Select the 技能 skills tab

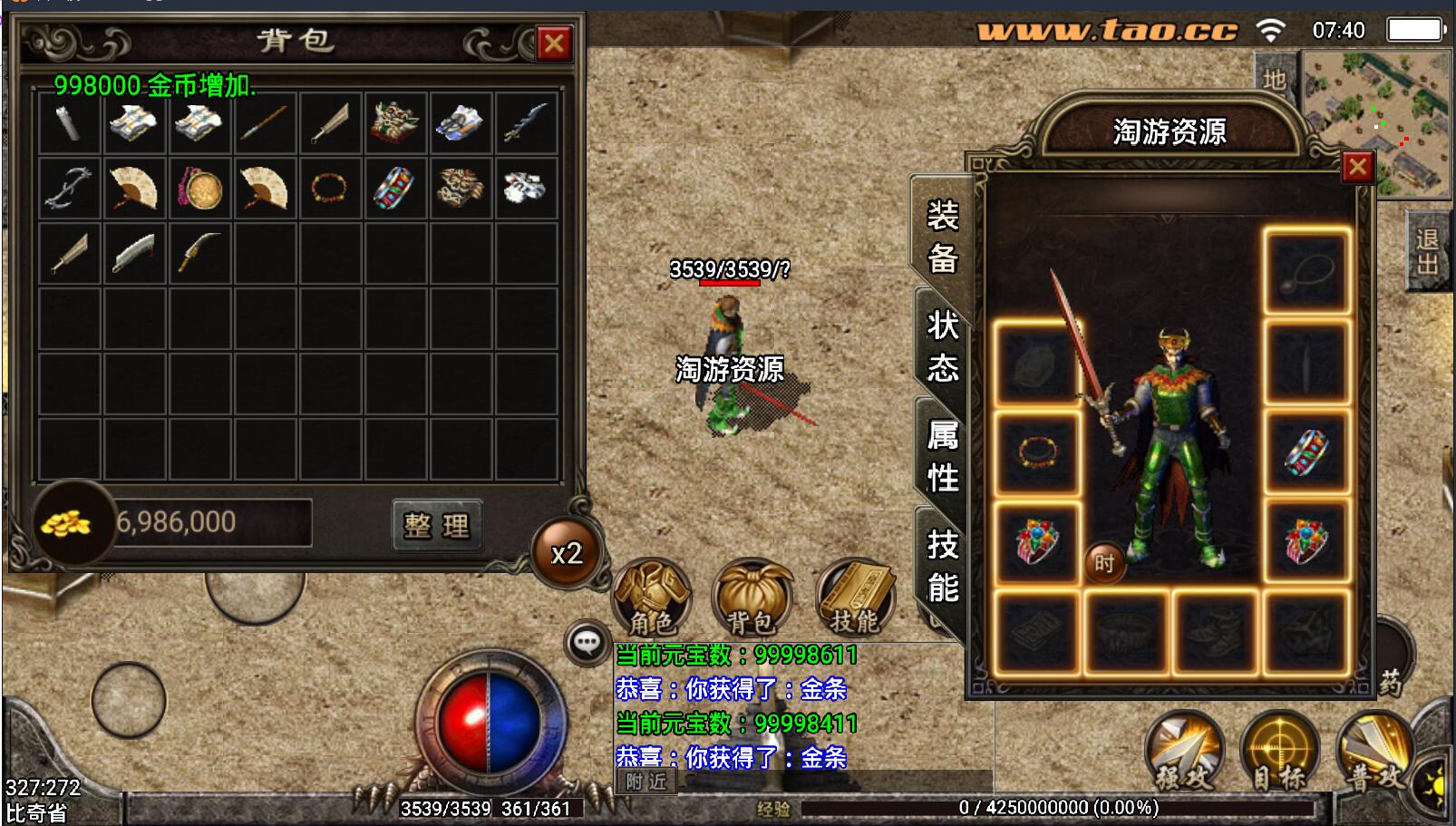click(943, 567)
